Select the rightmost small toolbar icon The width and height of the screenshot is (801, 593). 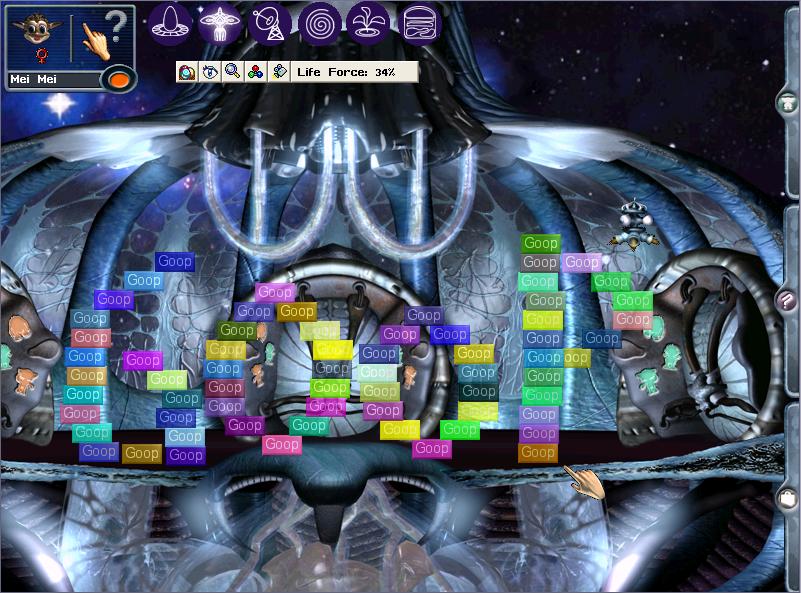[x=279, y=72]
